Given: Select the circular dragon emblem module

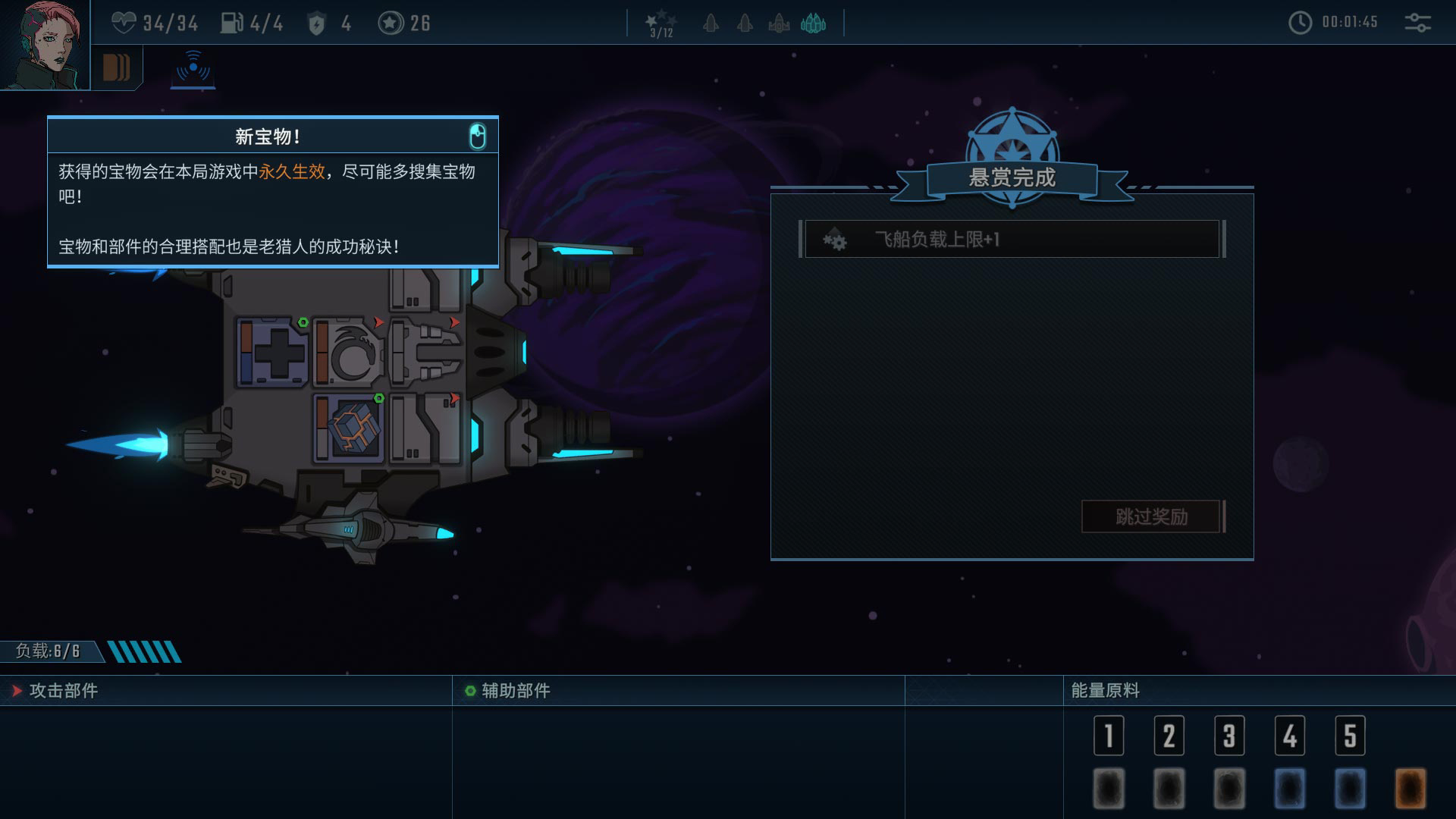Looking at the screenshot, I should [x=350, y=353].
